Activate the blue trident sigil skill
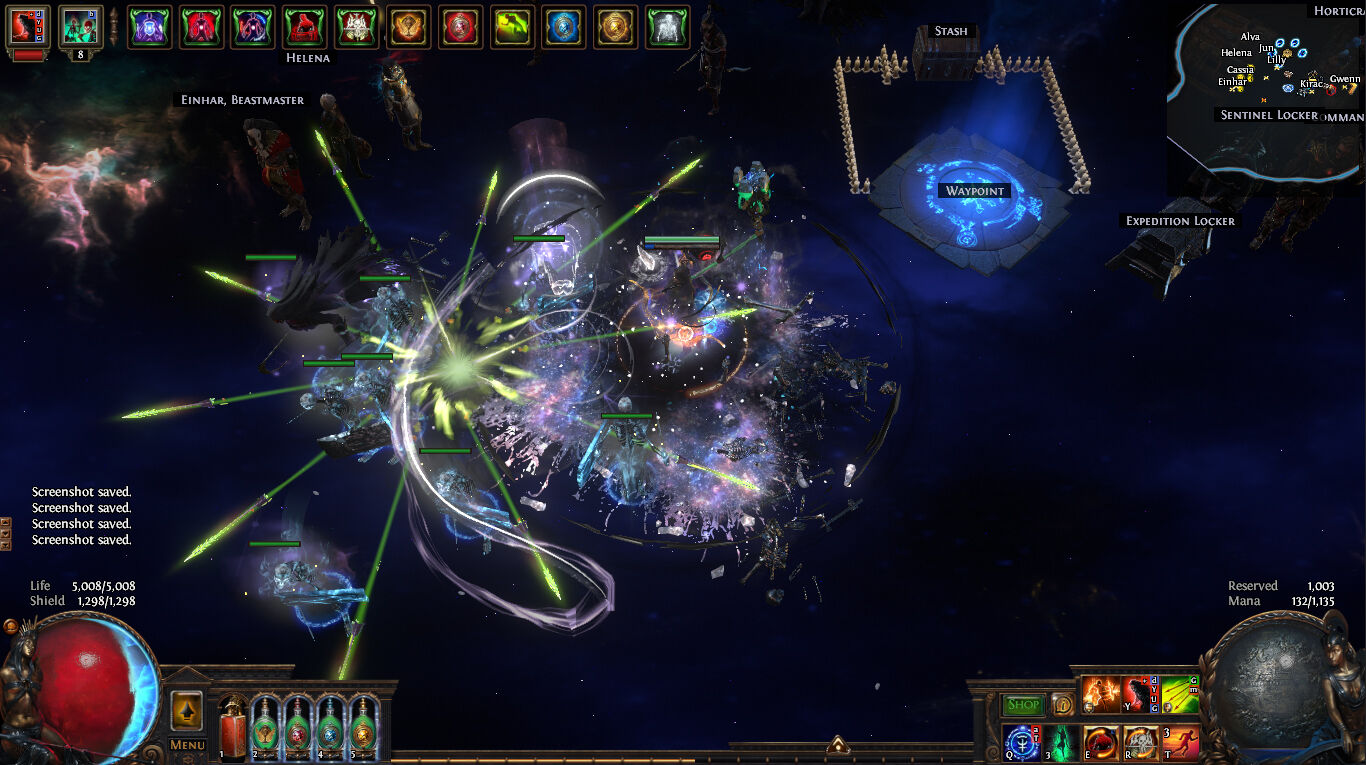The width and height of the screenshot is (1366, 765). pyautogui.click(x=1021, y=744)
